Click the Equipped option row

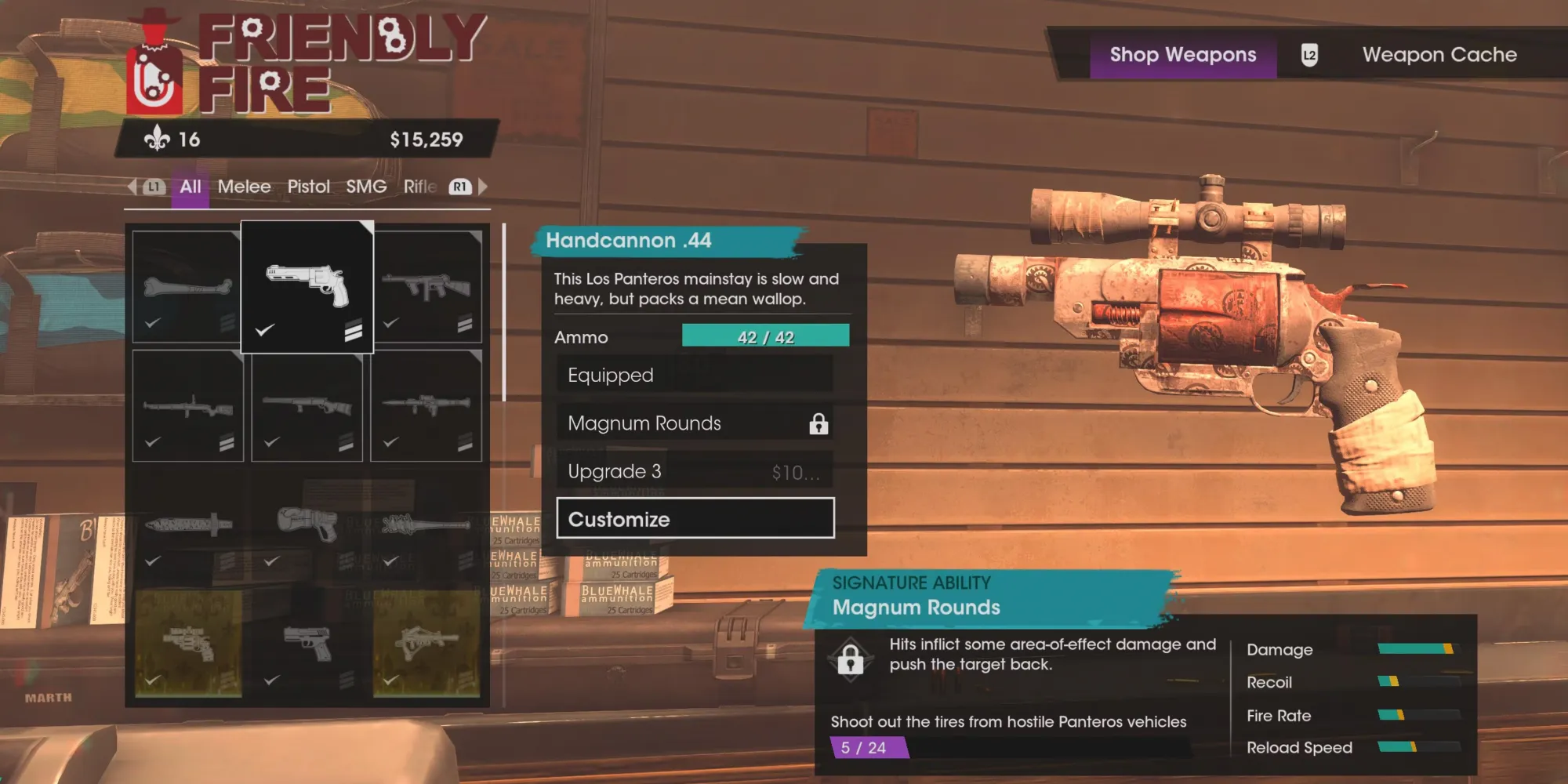(695, 375)
